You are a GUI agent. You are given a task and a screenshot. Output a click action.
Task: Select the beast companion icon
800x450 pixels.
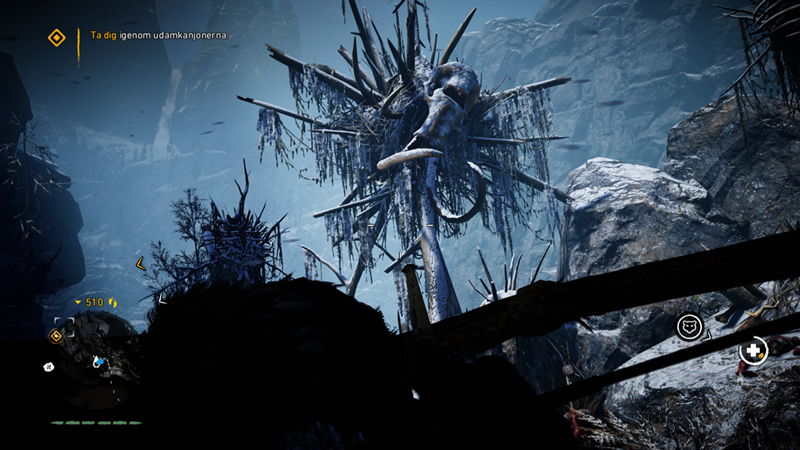pyautogui.click(x=689, y=326)
